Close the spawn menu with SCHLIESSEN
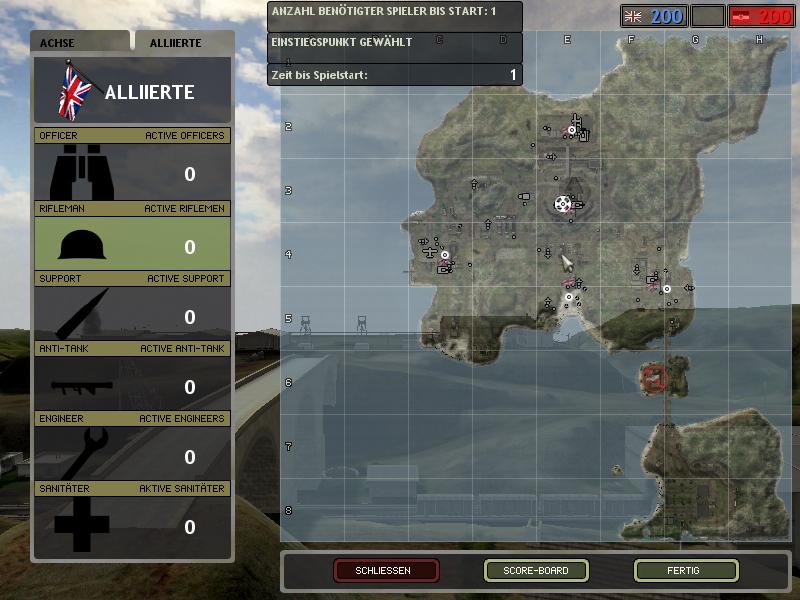The width and height of the screenshot is (800, 600). point(386,571)
